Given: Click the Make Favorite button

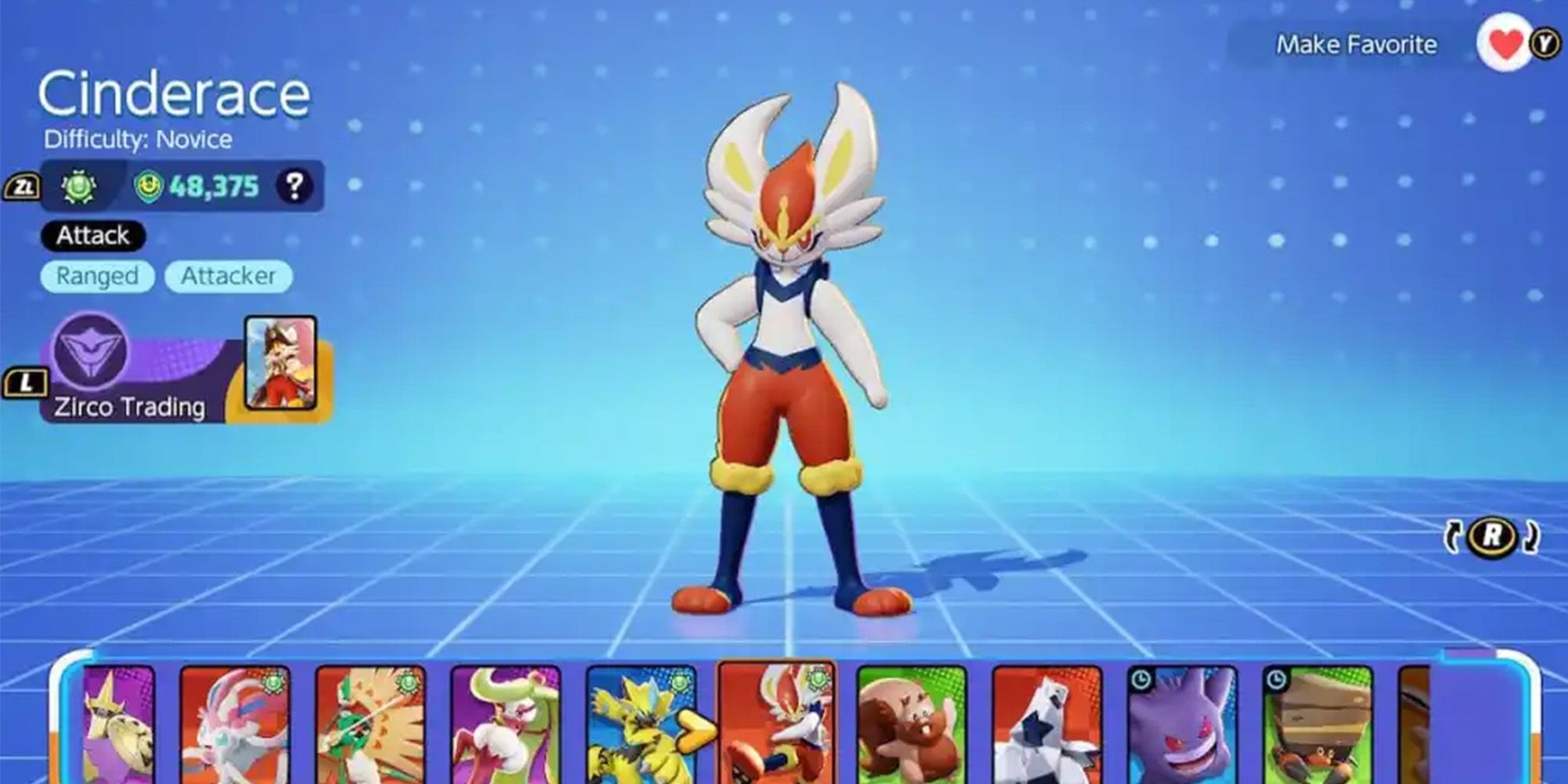Looking at the screenshot, I should click(x=1356, y=45).
